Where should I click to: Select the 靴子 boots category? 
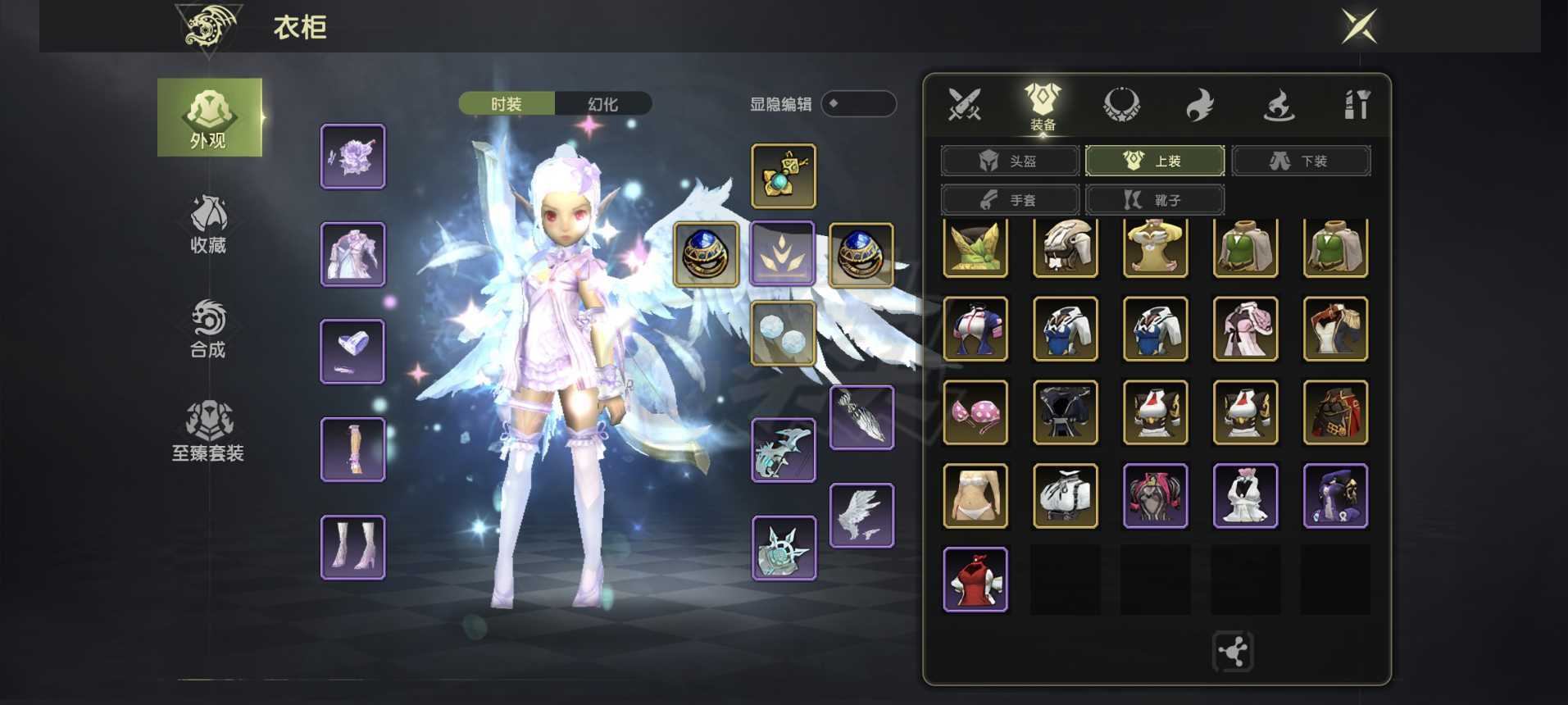coord(1154,200)
